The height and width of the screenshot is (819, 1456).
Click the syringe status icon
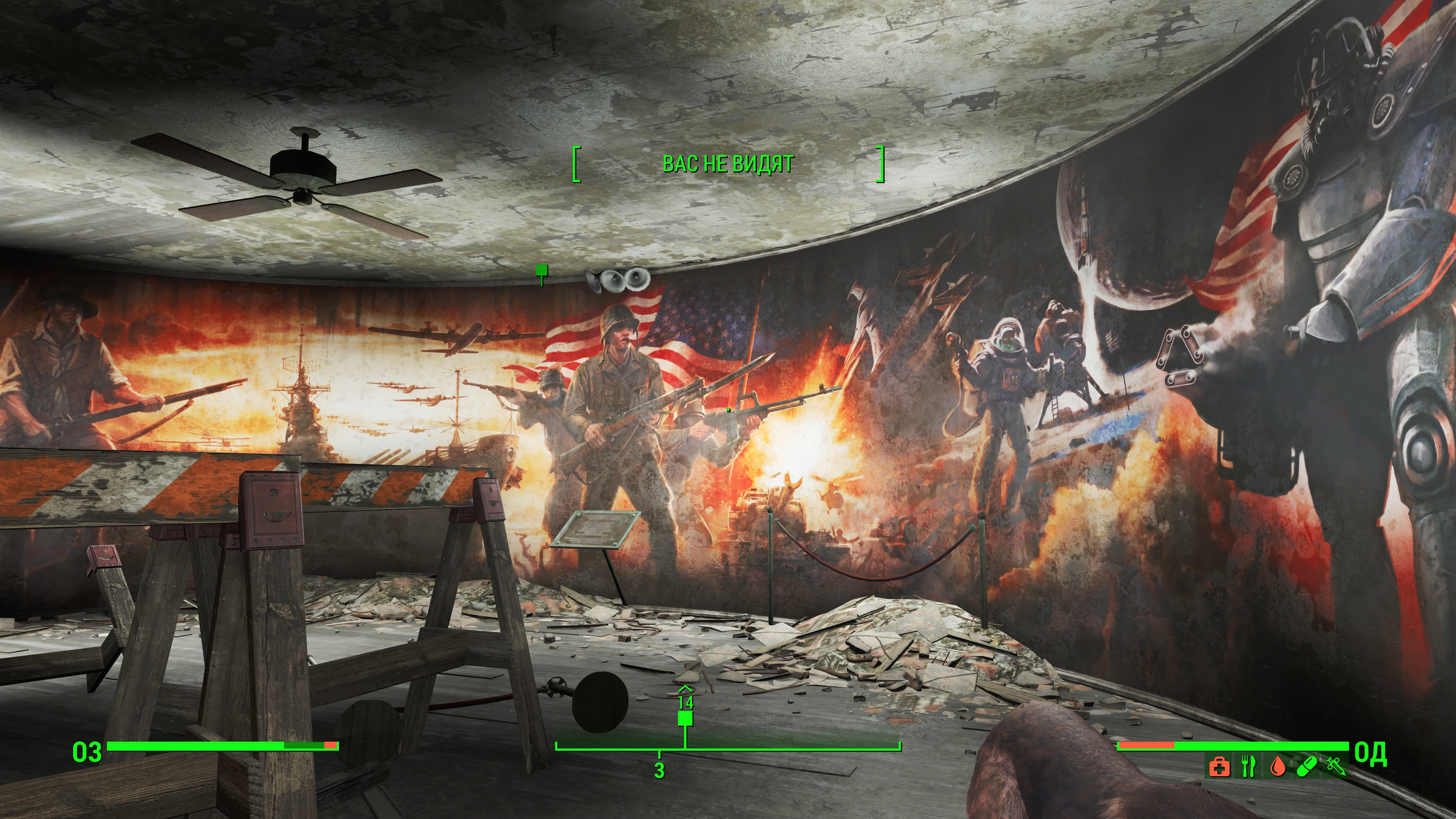tap(1335, 767)
